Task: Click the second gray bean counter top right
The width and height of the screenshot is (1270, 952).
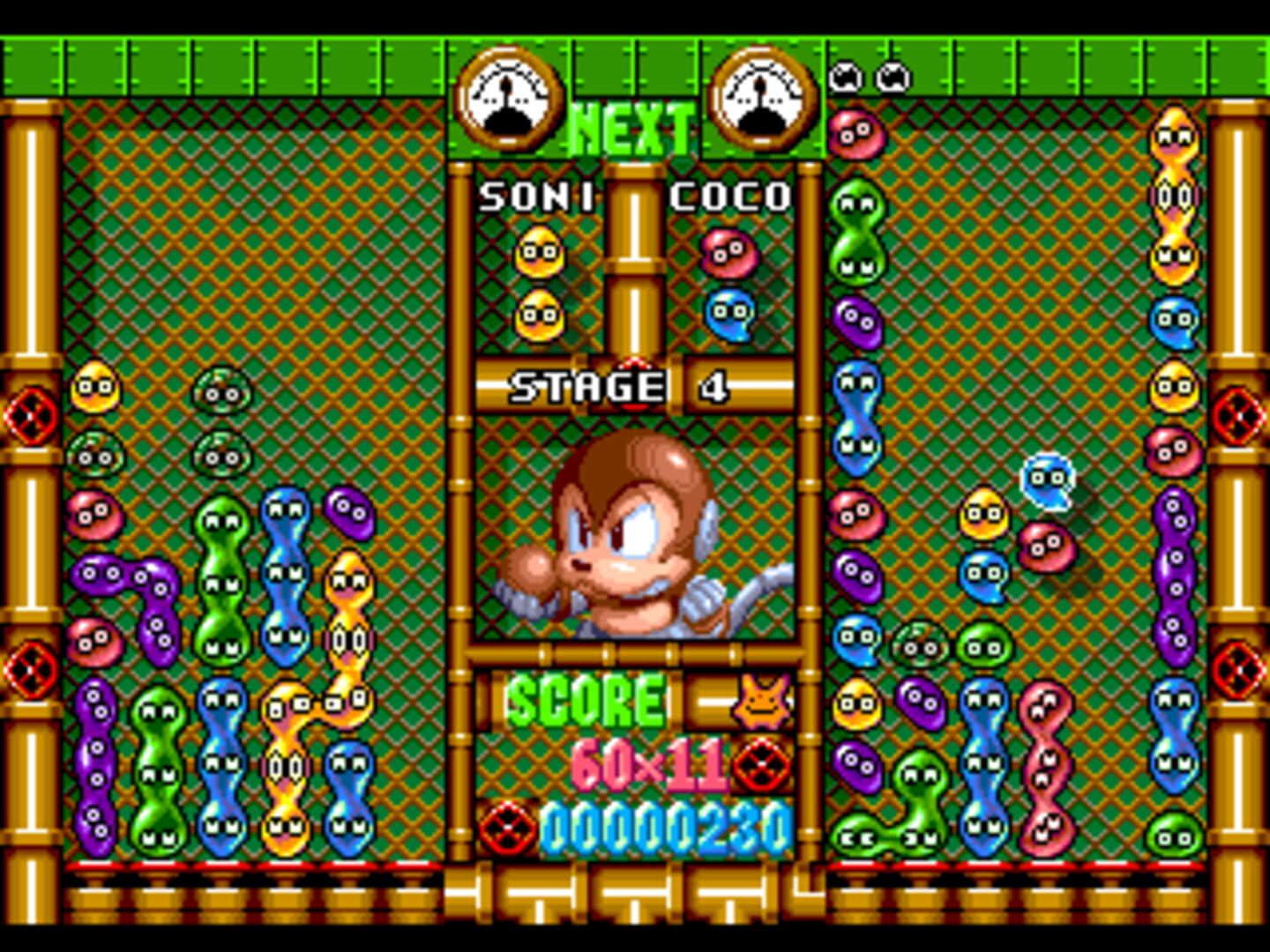Action: point(893,75)
